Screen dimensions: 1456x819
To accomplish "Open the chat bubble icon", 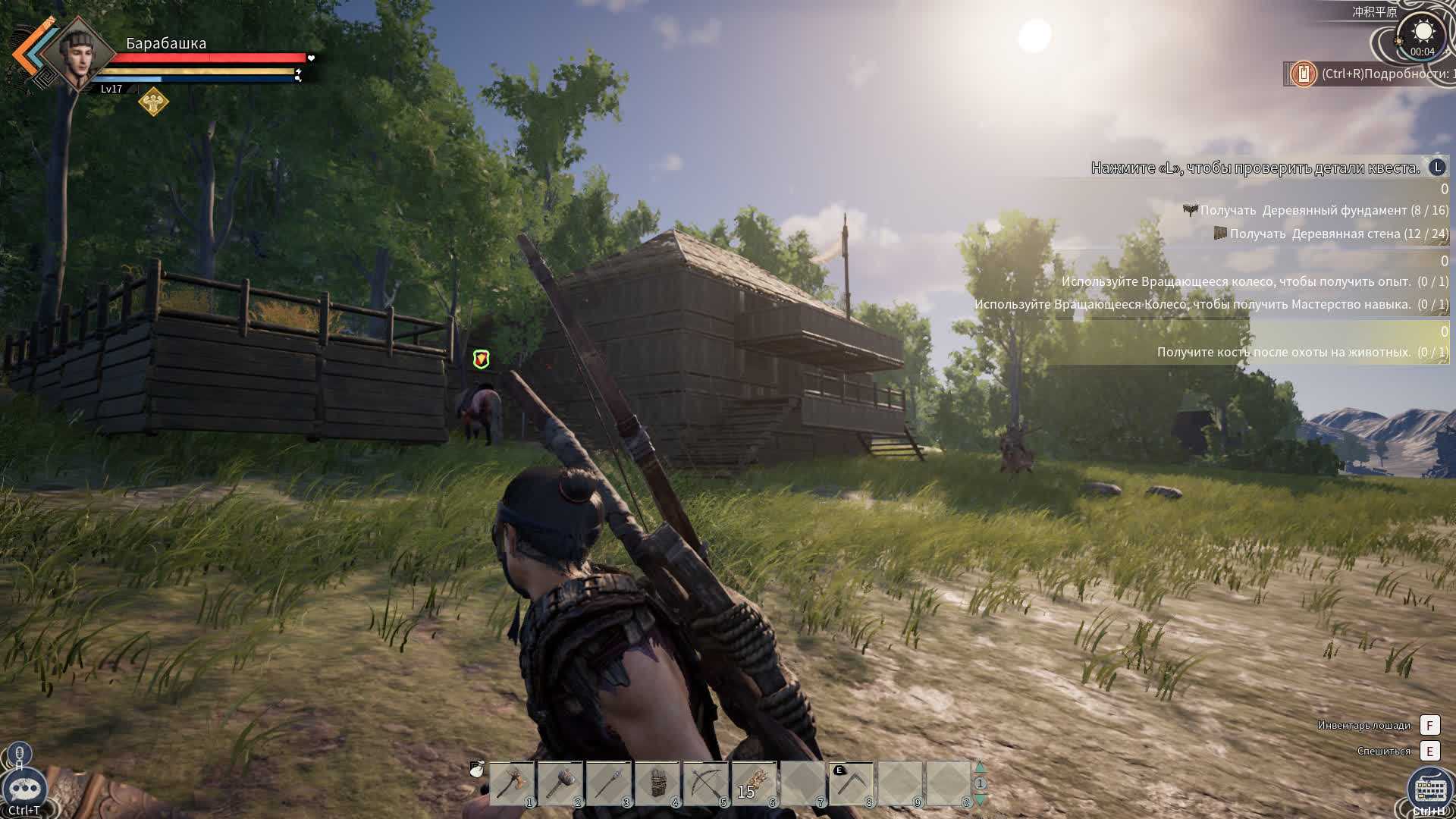I will click(24, 789).
